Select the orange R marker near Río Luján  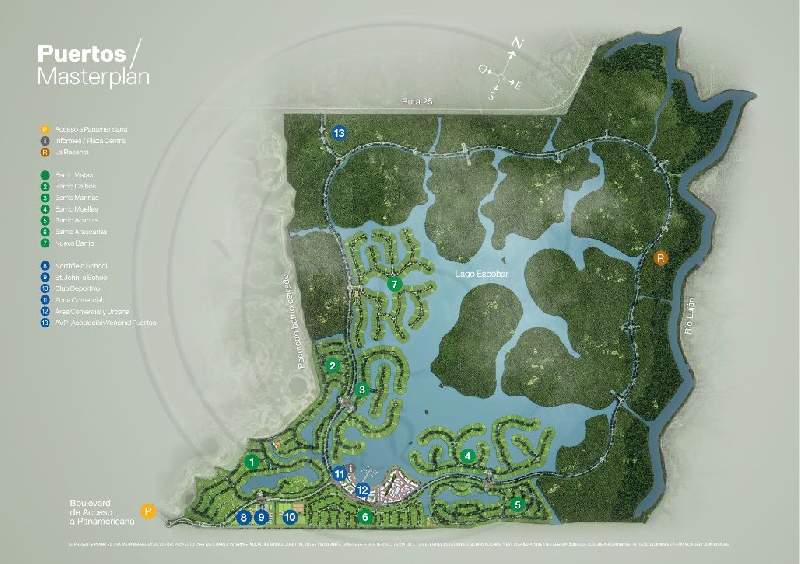tap(660, 257)
